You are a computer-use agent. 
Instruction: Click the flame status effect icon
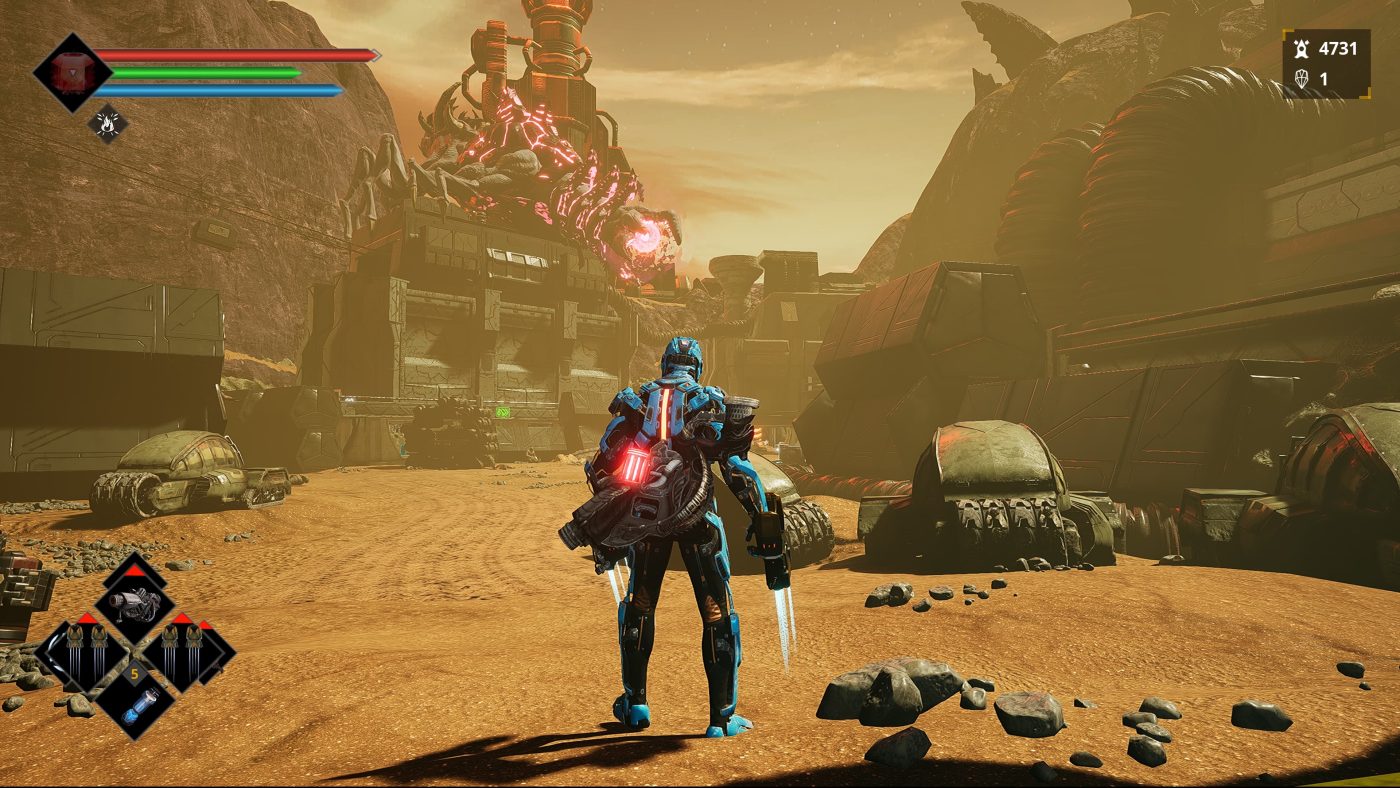click(x=107, y=123)
